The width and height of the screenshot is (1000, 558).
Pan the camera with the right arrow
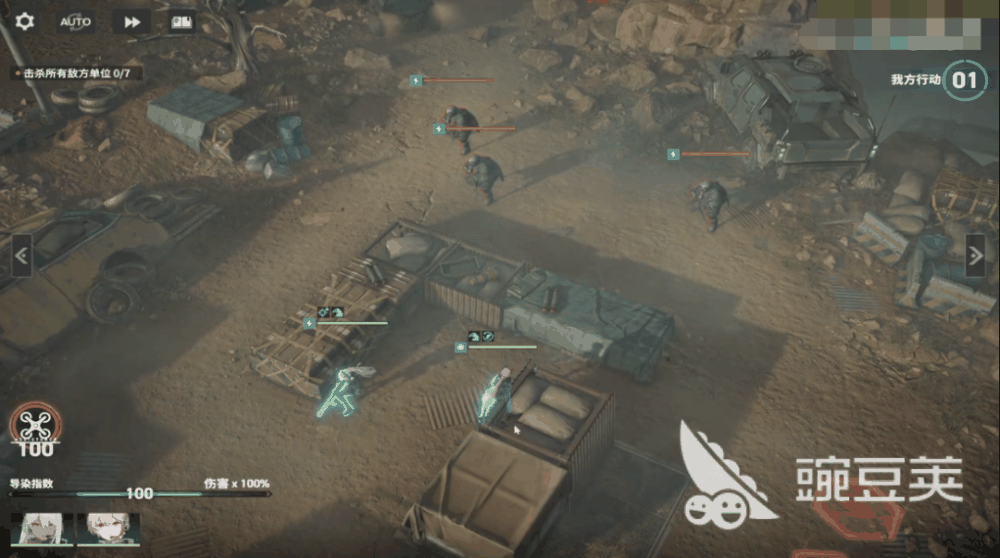coord(977,255)
